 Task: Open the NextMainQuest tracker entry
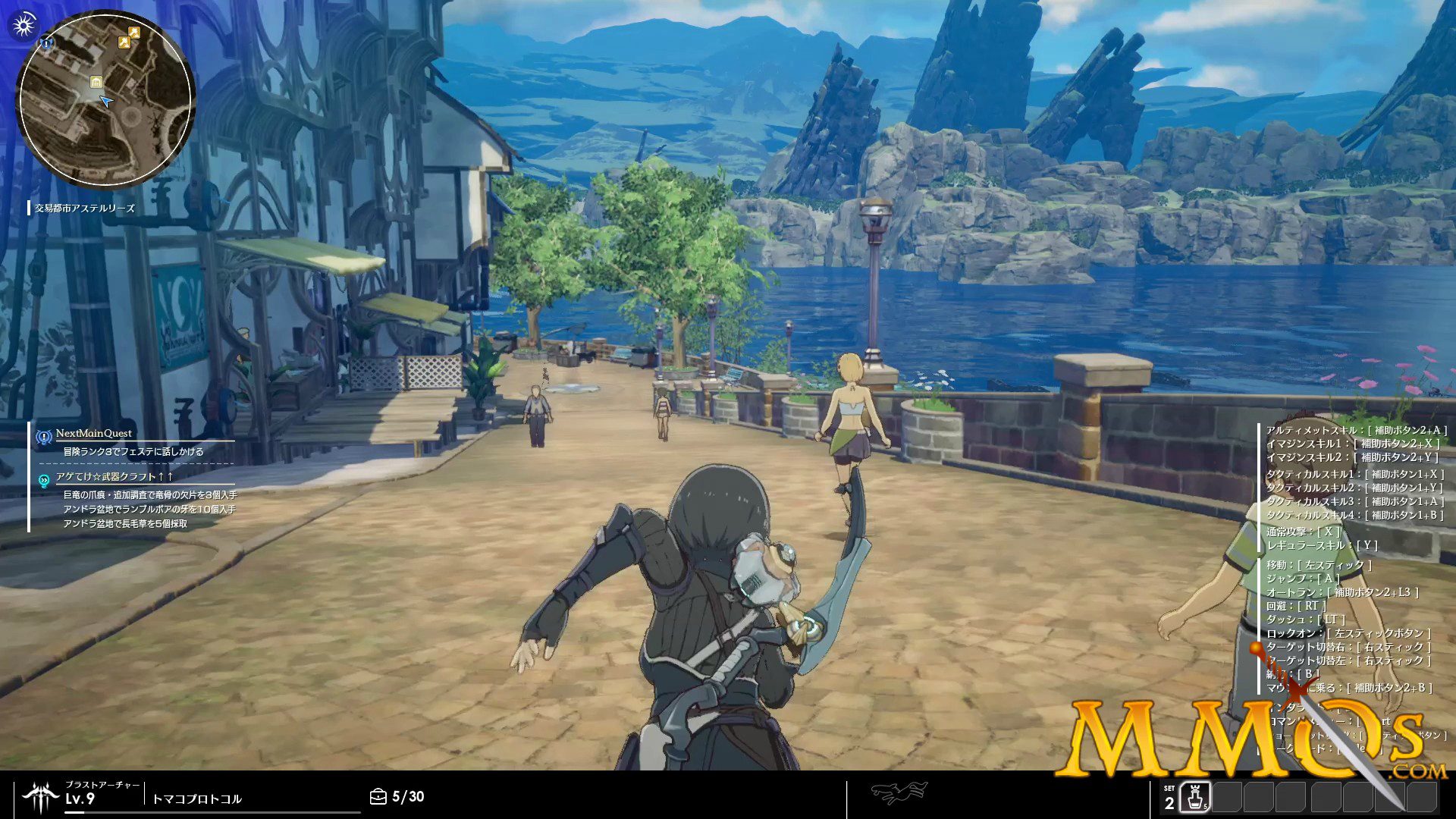coord(93,434)
